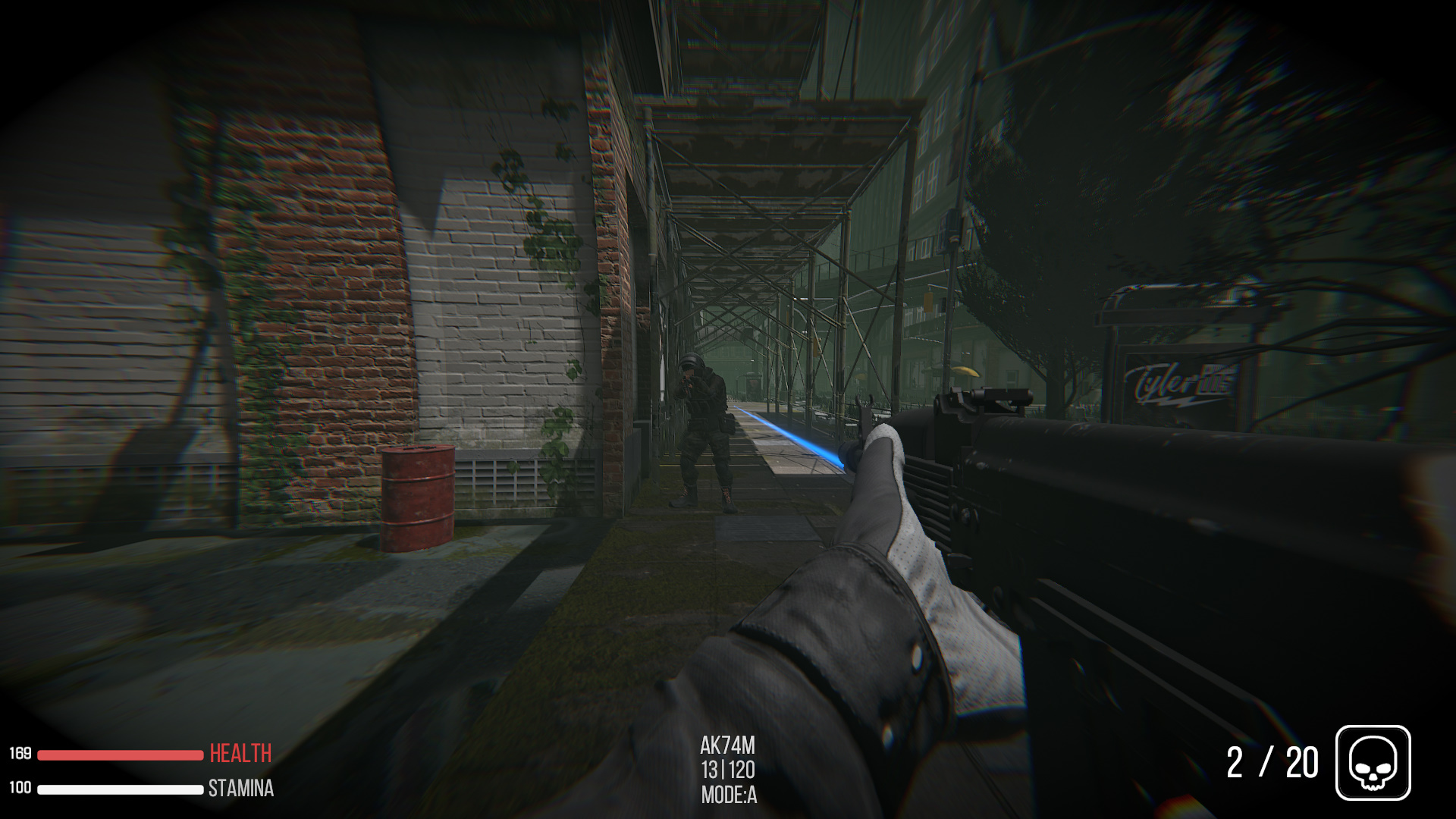Click the stamina value 100
1456x819 pixels.
(x=21, y=788)
